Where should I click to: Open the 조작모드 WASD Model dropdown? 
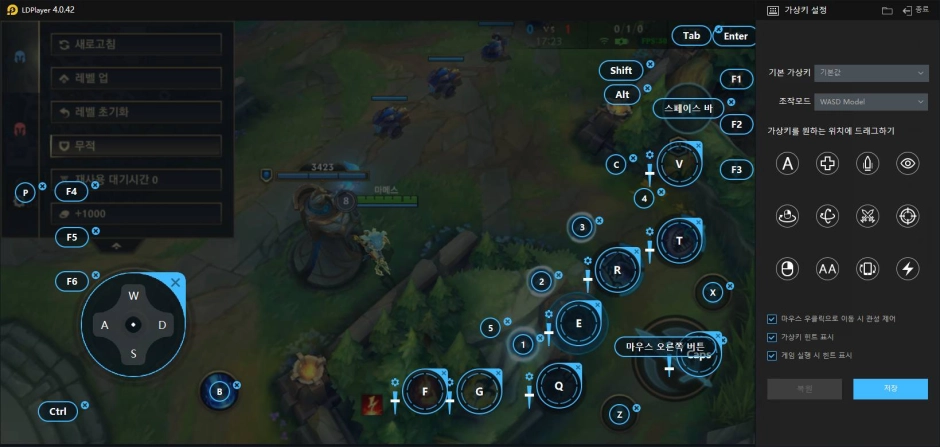871,101
